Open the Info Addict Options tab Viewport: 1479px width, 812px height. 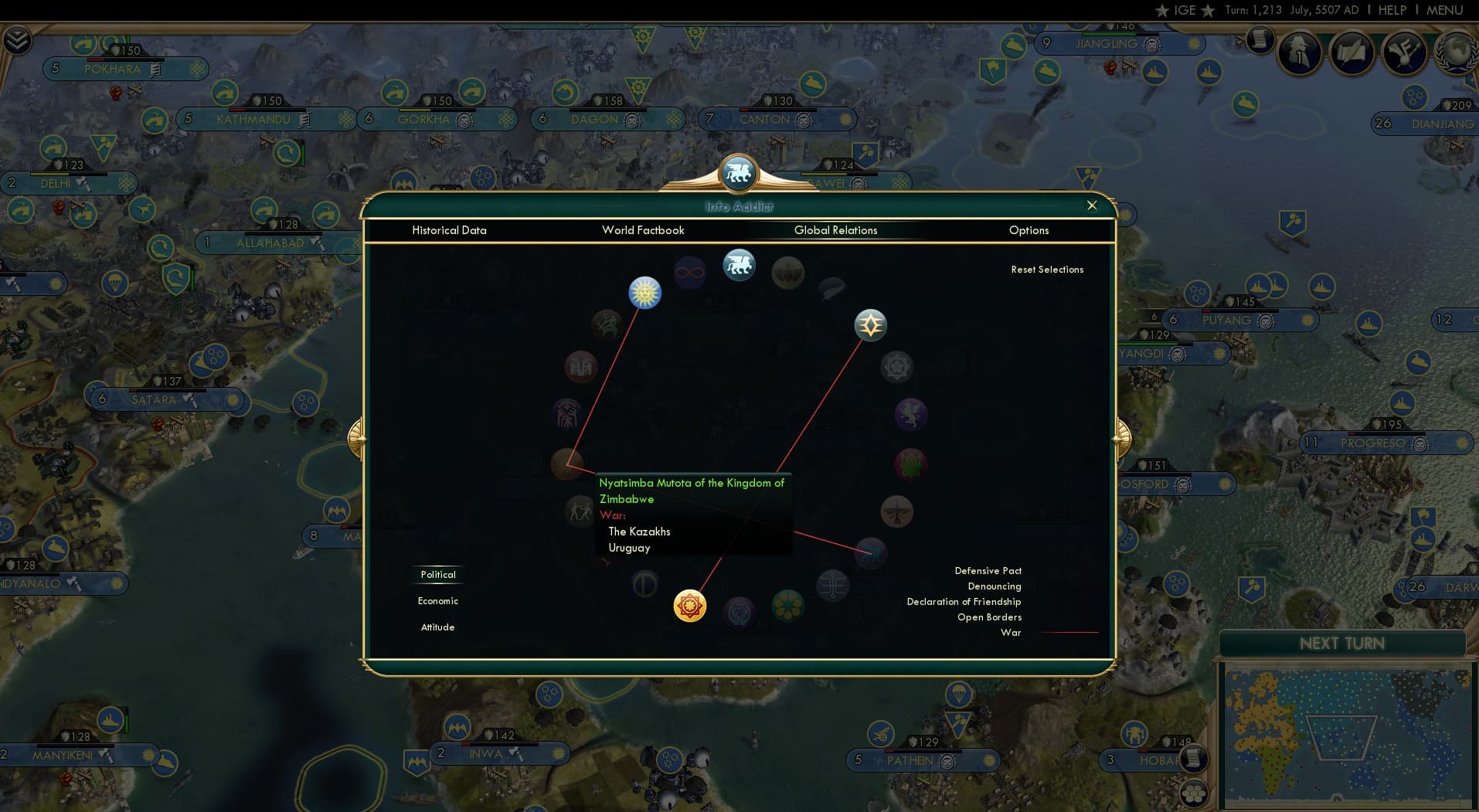(x=1028, y=230)
